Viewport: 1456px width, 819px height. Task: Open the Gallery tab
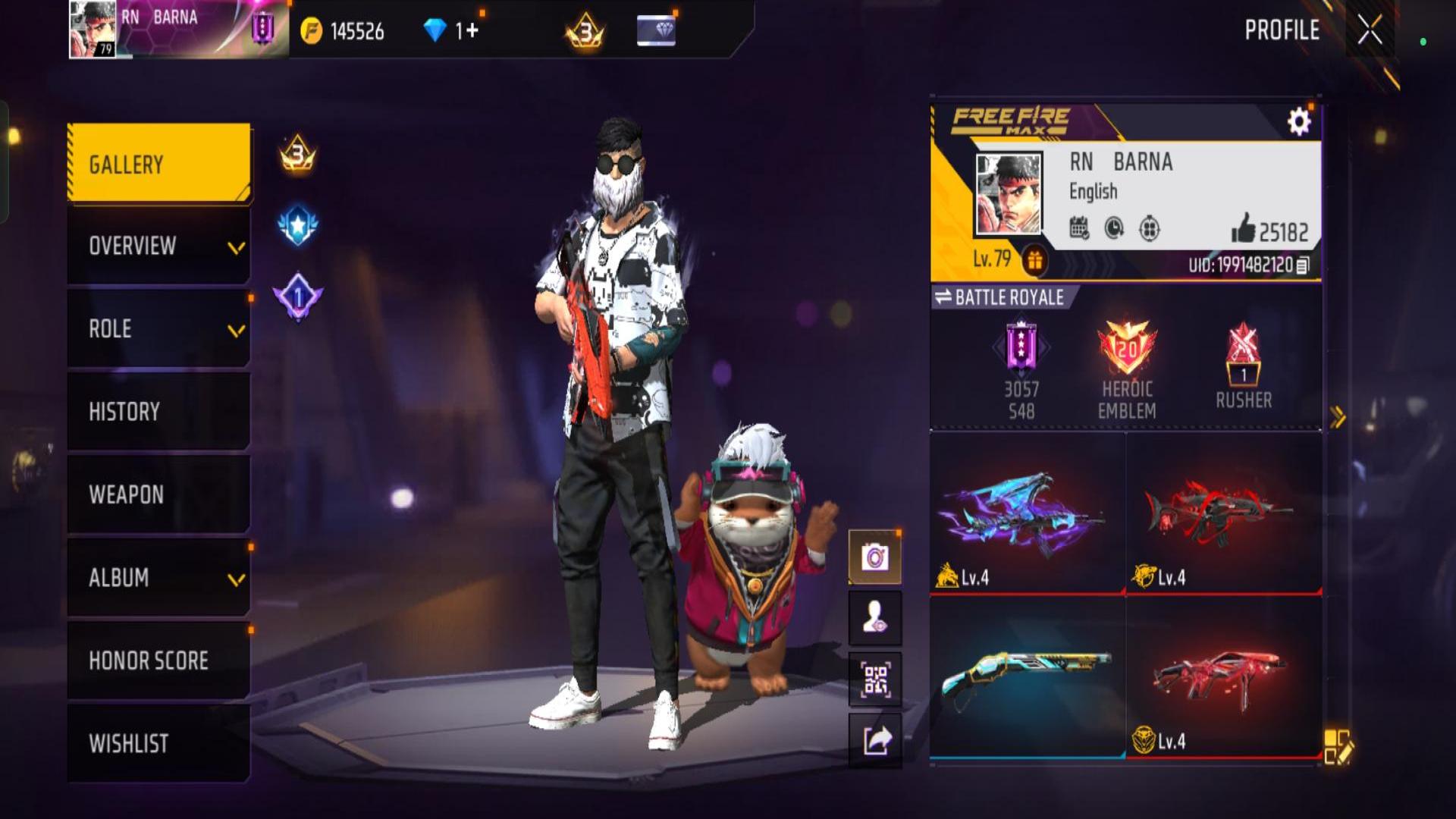pos(158,164)
